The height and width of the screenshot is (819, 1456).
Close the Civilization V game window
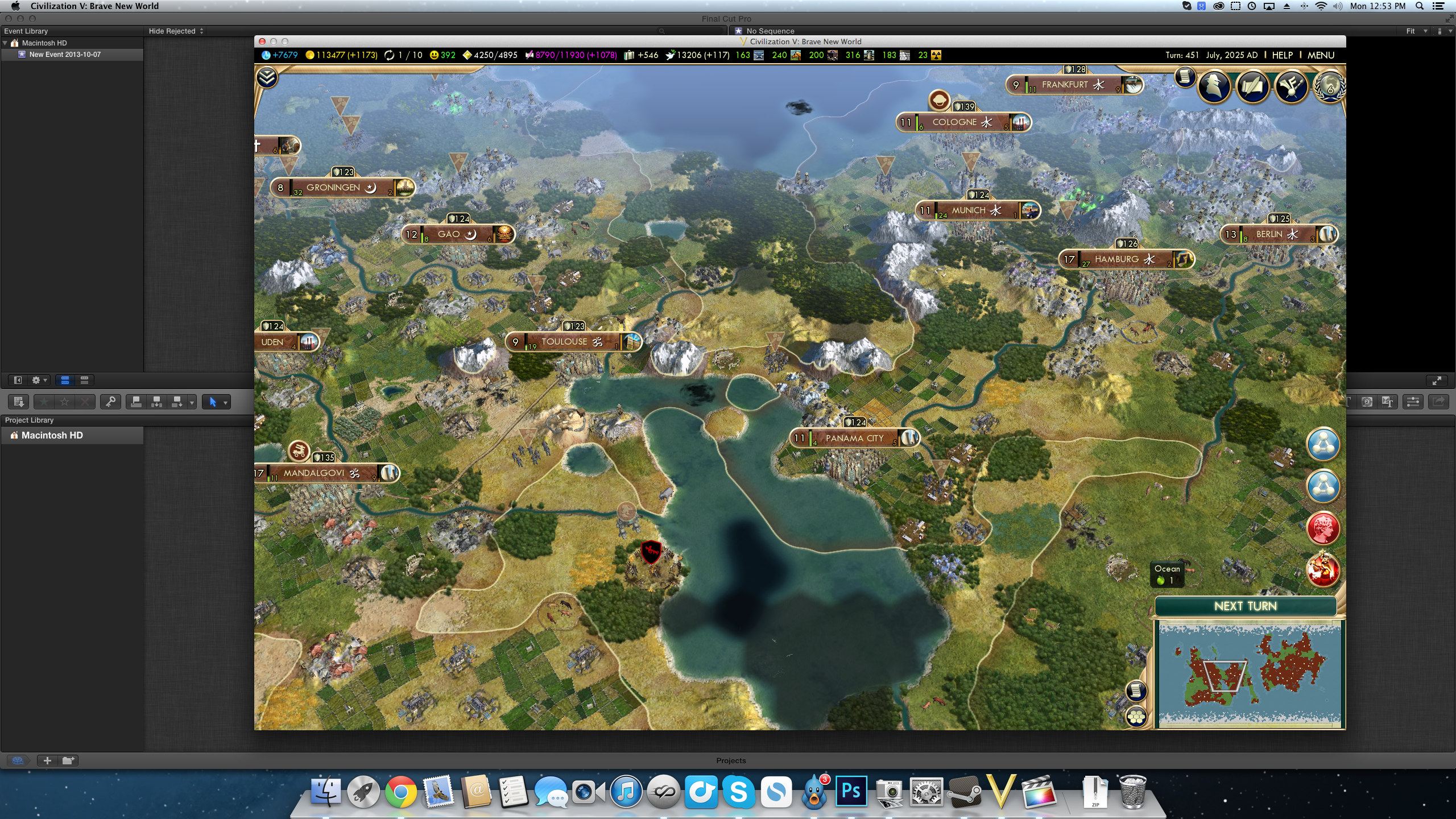tap(262, 42)
